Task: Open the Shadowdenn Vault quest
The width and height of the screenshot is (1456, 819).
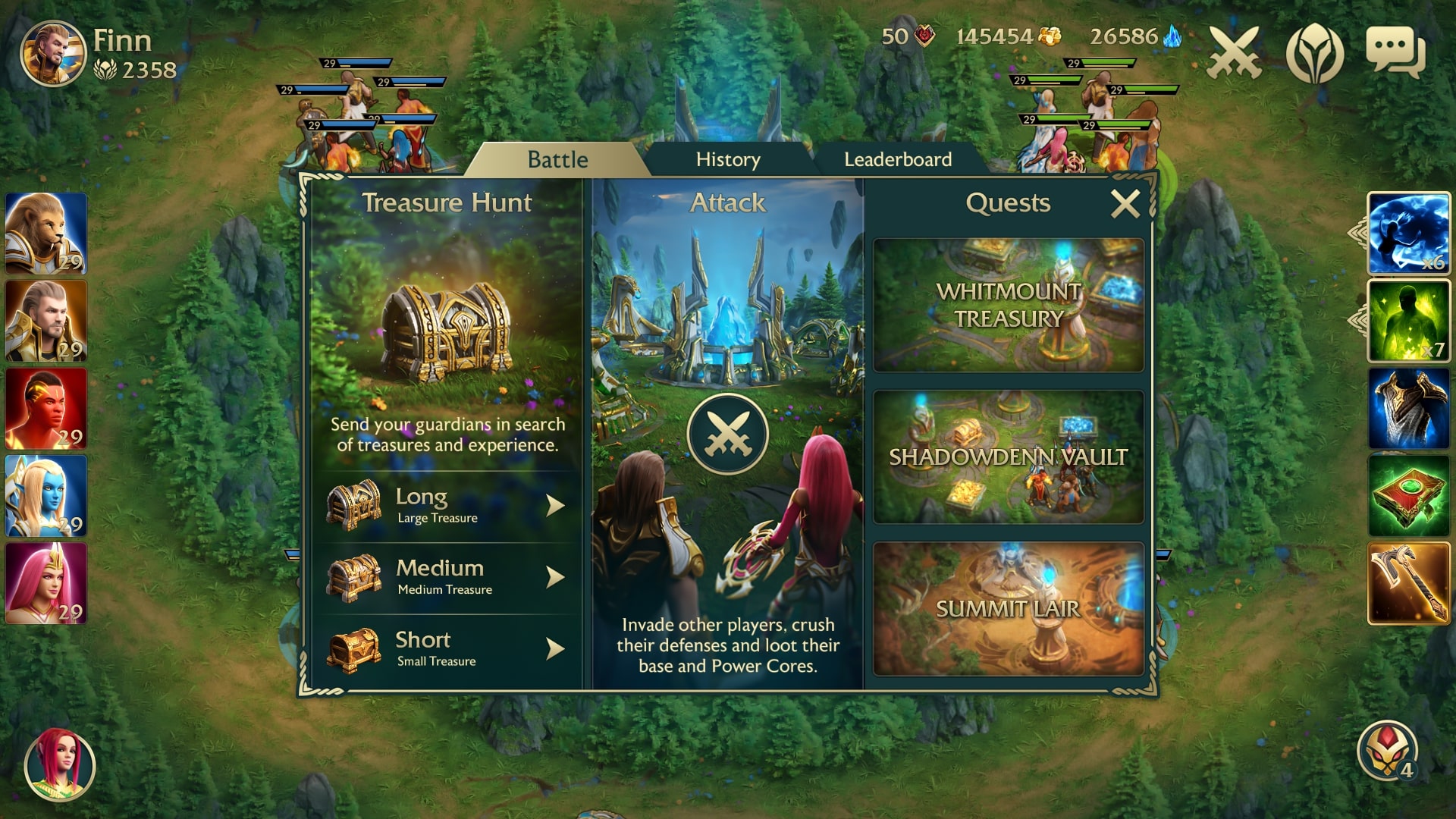Action: (1007, 457)
